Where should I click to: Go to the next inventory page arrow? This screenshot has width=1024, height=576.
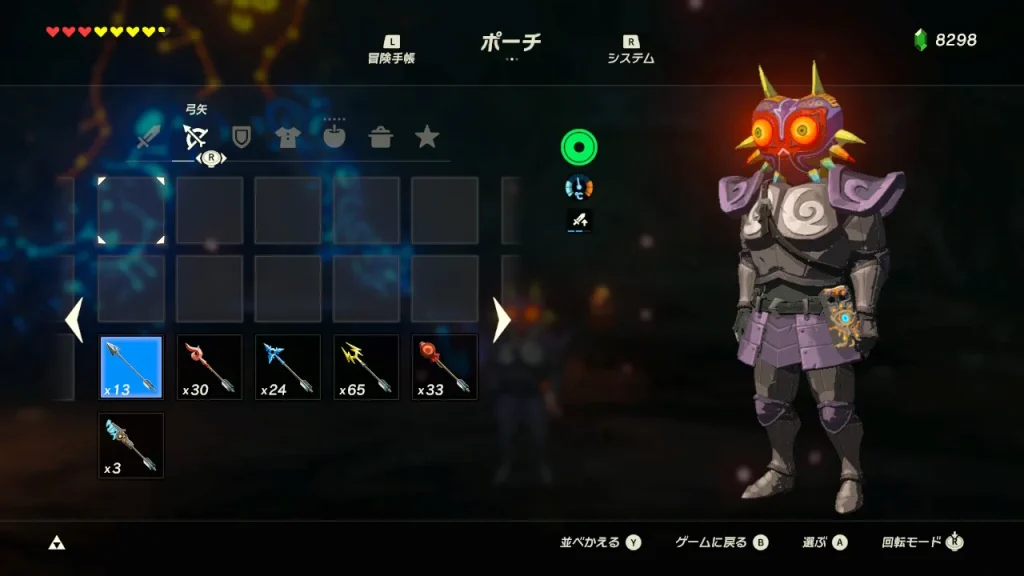coord(501,319)
